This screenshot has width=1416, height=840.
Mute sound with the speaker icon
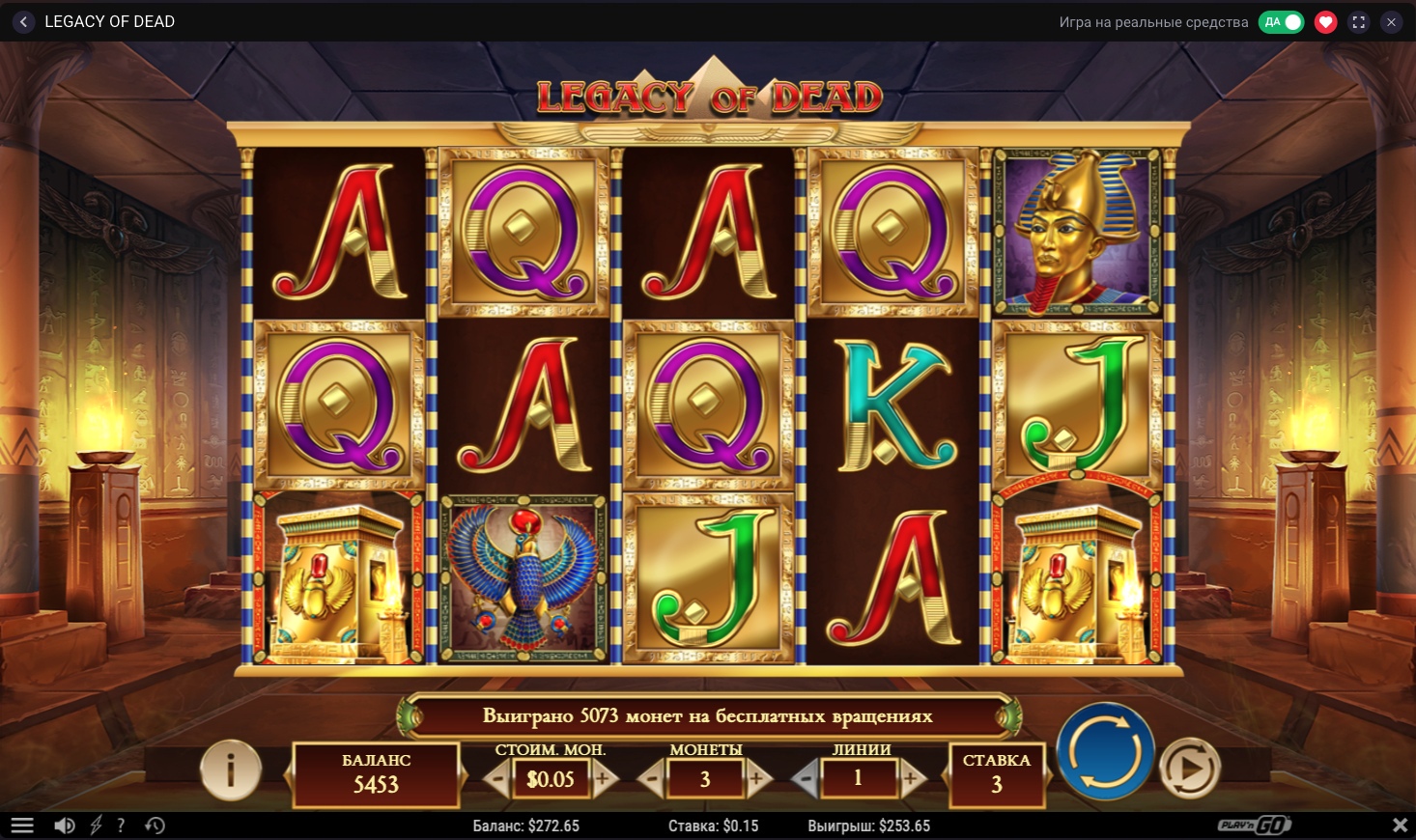[x=64, y=826]
